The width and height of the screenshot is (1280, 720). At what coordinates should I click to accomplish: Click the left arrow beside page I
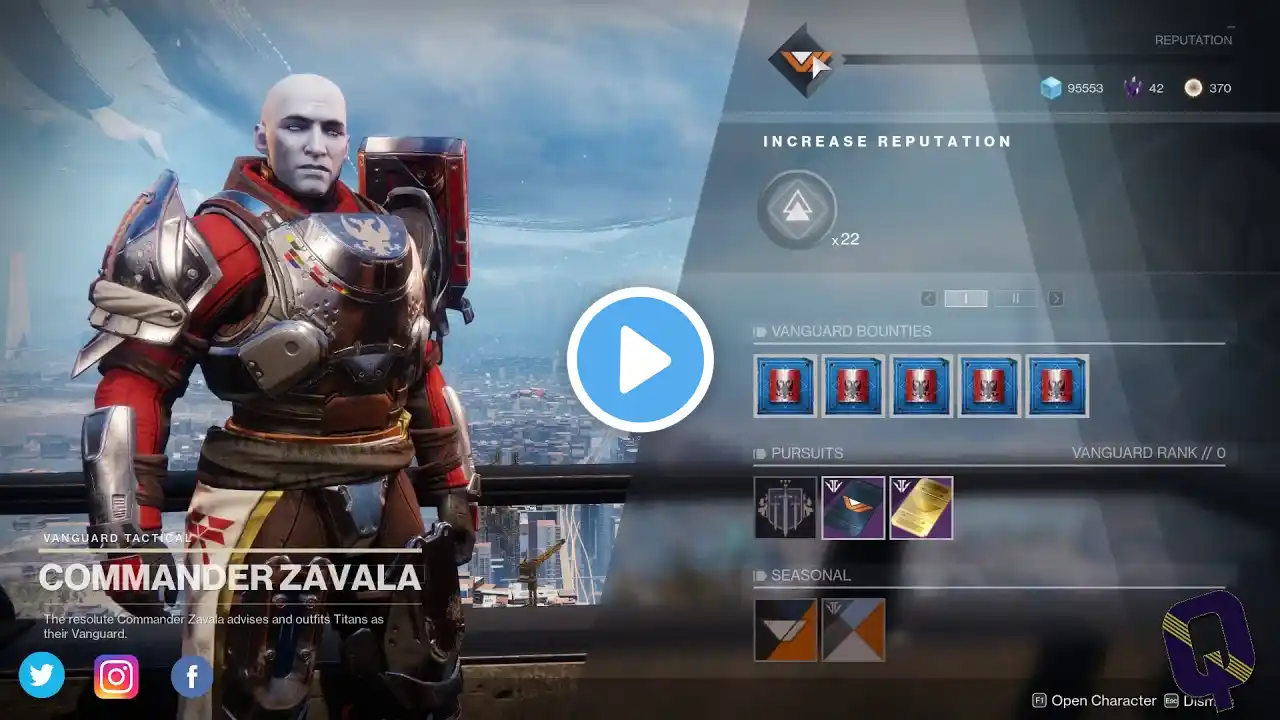click(928, 298)
